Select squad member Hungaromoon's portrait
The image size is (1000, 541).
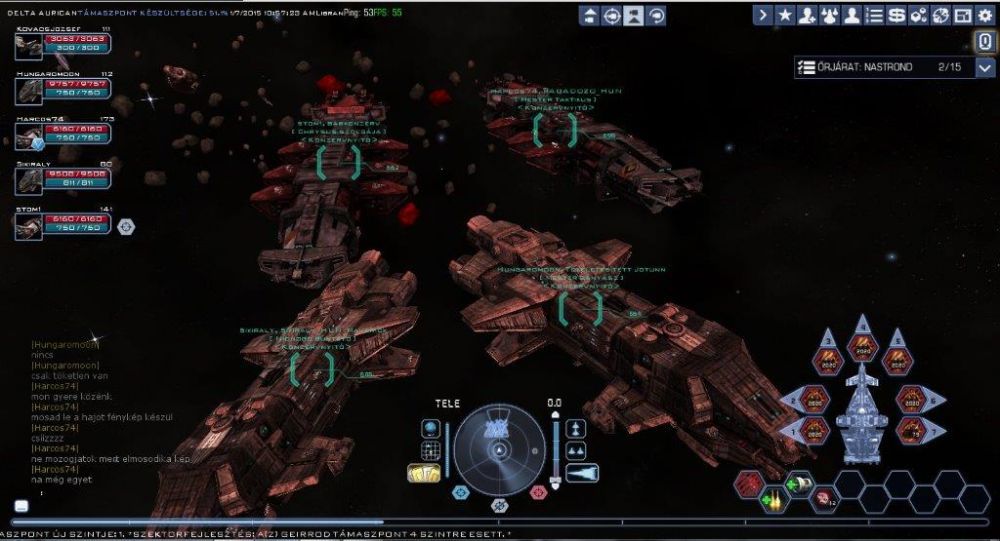(x=29, y=90)
